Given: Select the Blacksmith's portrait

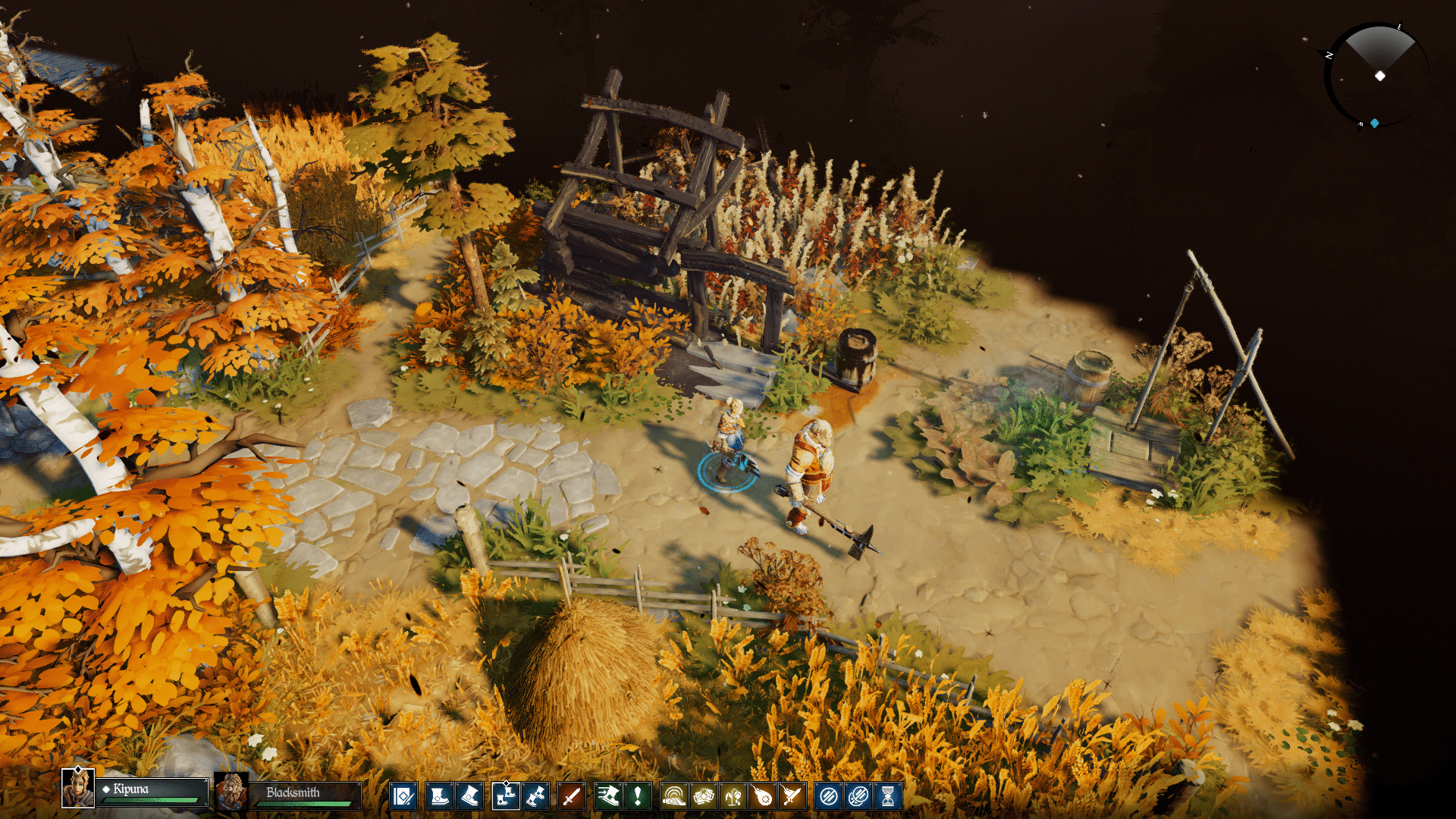Looking at the screenshot, I should 231,792.
